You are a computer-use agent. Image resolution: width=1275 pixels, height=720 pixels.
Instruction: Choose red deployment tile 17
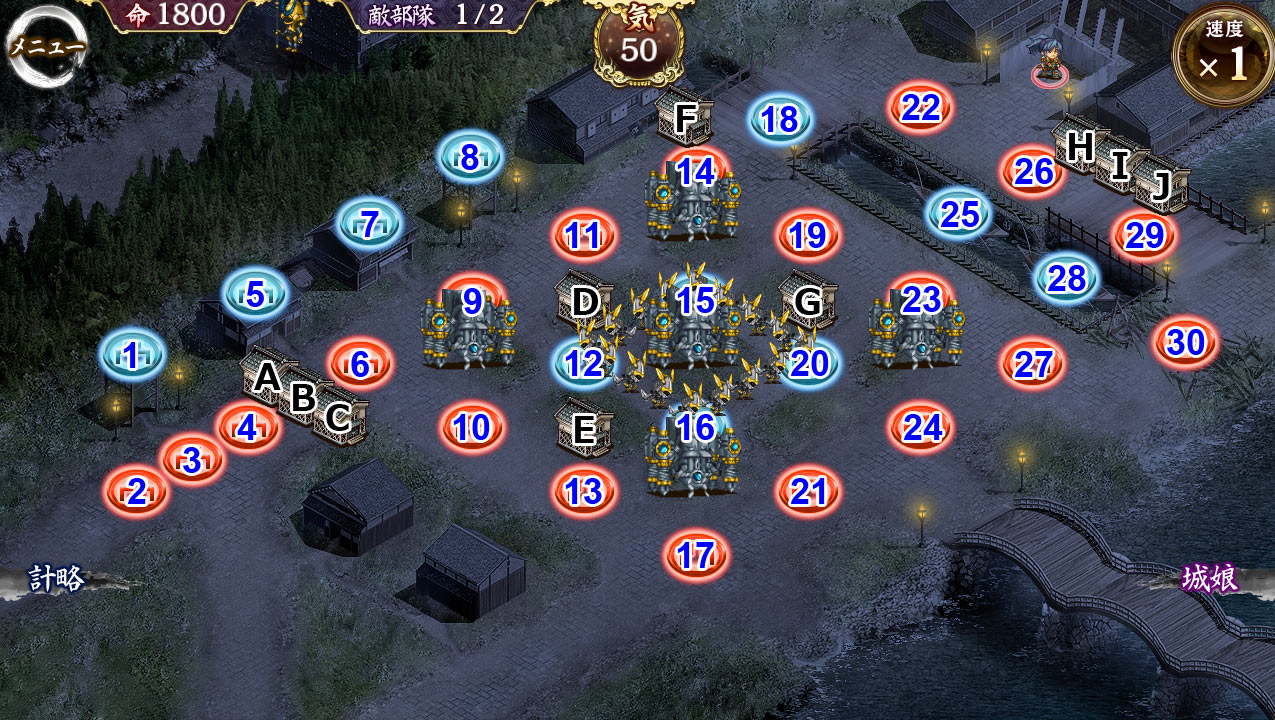click(x=696, y=555)
